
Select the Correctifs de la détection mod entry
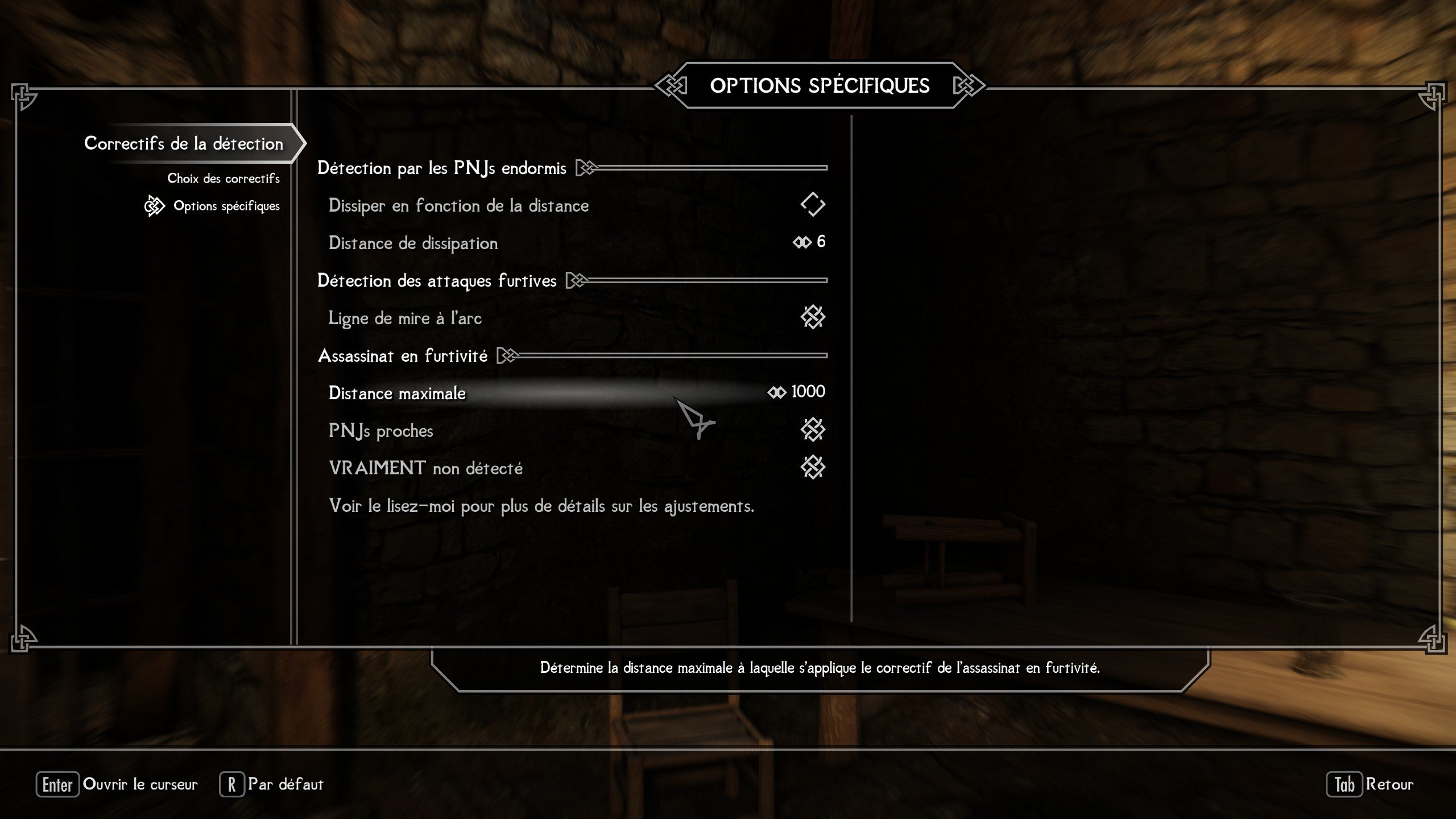tap(183, 143)
